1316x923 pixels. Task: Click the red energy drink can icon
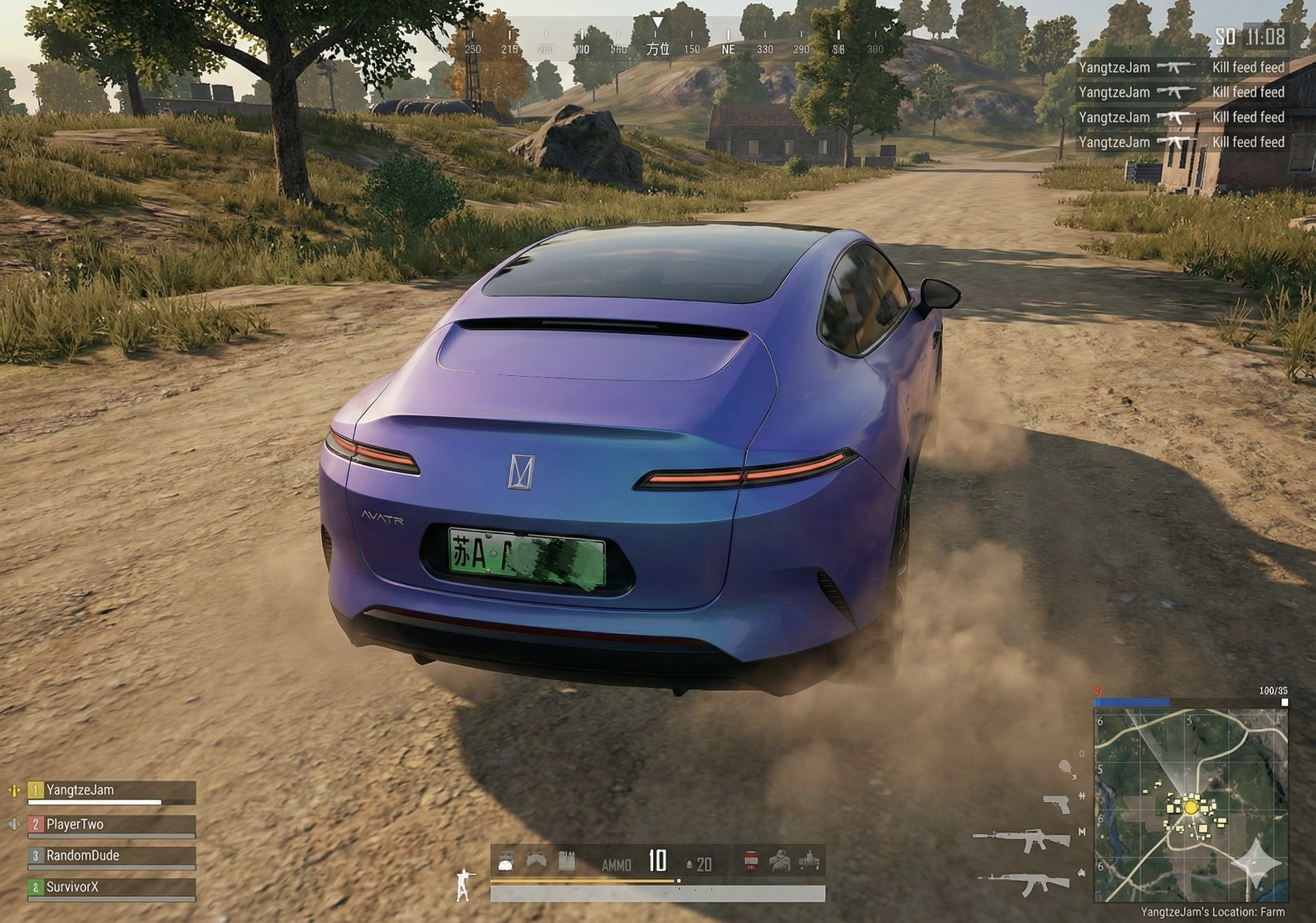pyautogui.click(x=751, y=861)
